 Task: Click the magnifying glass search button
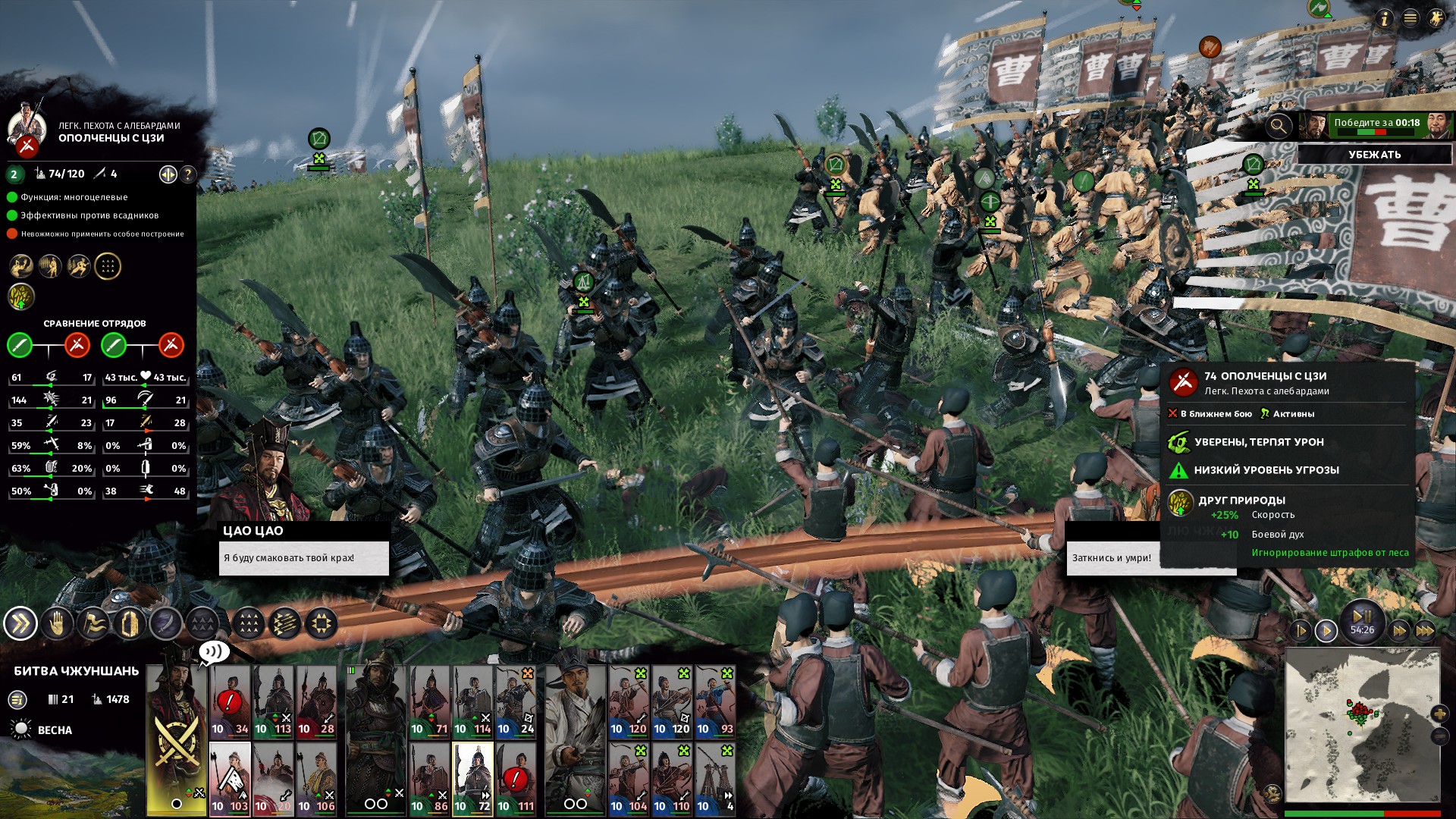[1279, 126]
